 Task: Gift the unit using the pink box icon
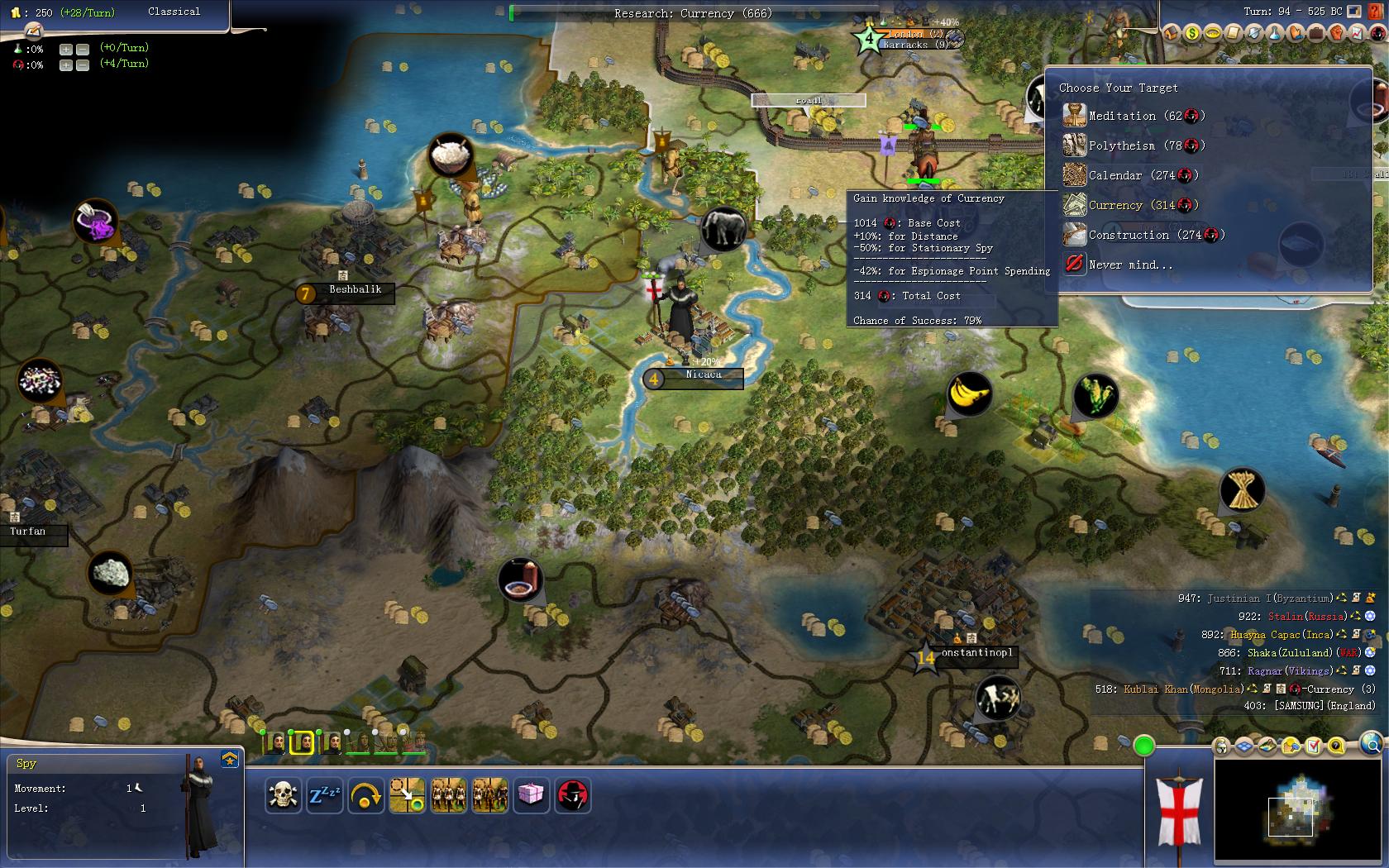[x=531, y=795]
